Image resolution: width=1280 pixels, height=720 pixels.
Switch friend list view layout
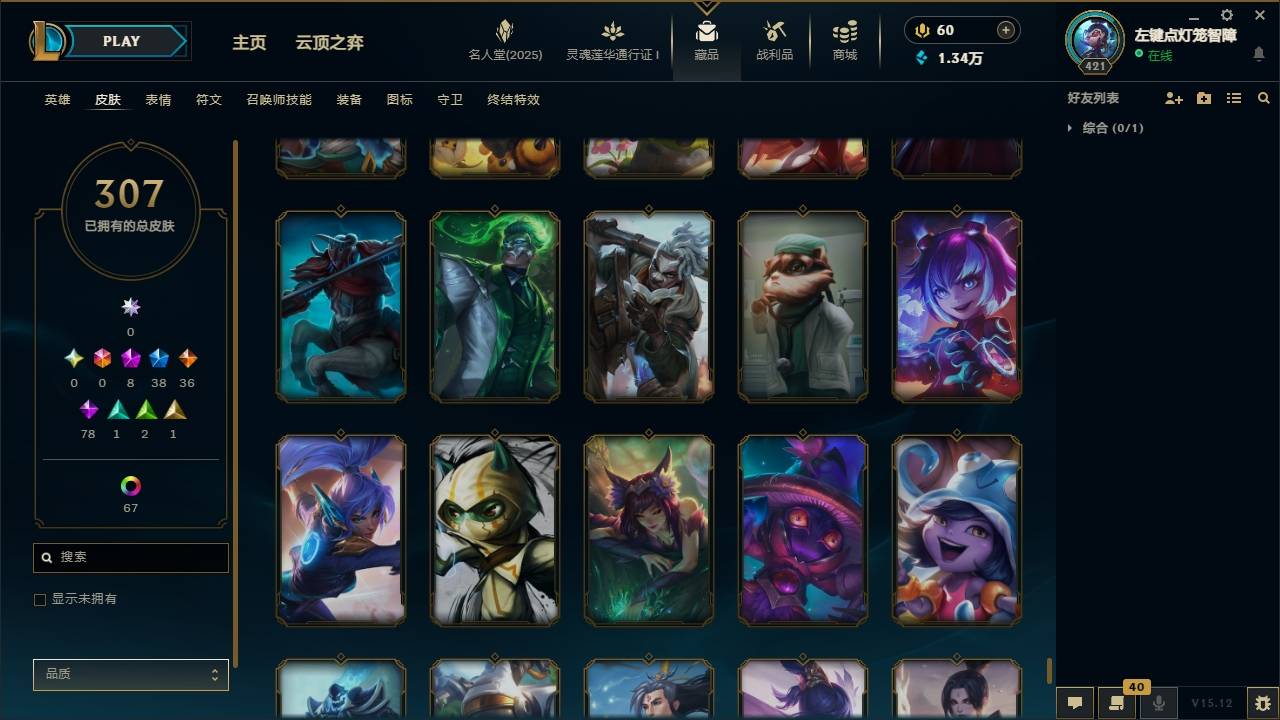[1234, 97]
